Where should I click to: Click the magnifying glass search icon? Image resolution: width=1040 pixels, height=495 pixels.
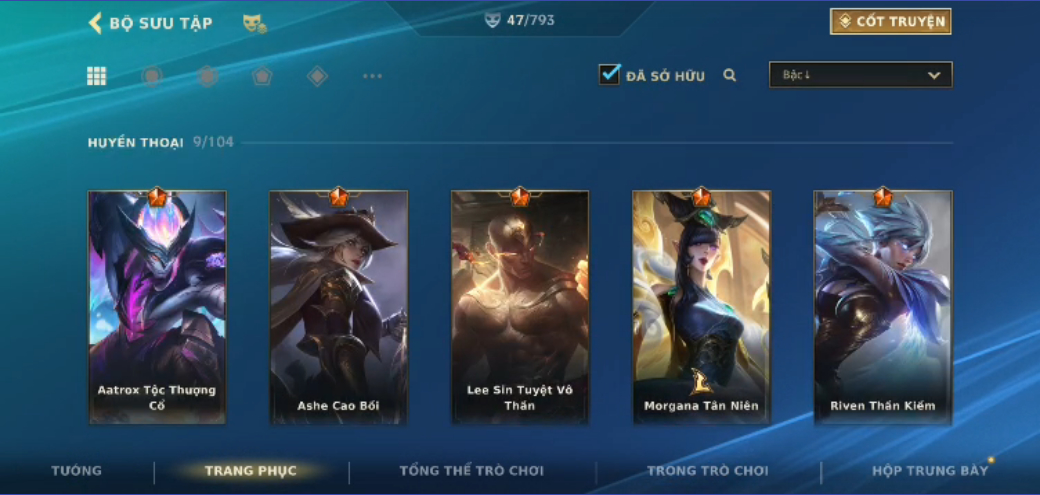point(730,75)
